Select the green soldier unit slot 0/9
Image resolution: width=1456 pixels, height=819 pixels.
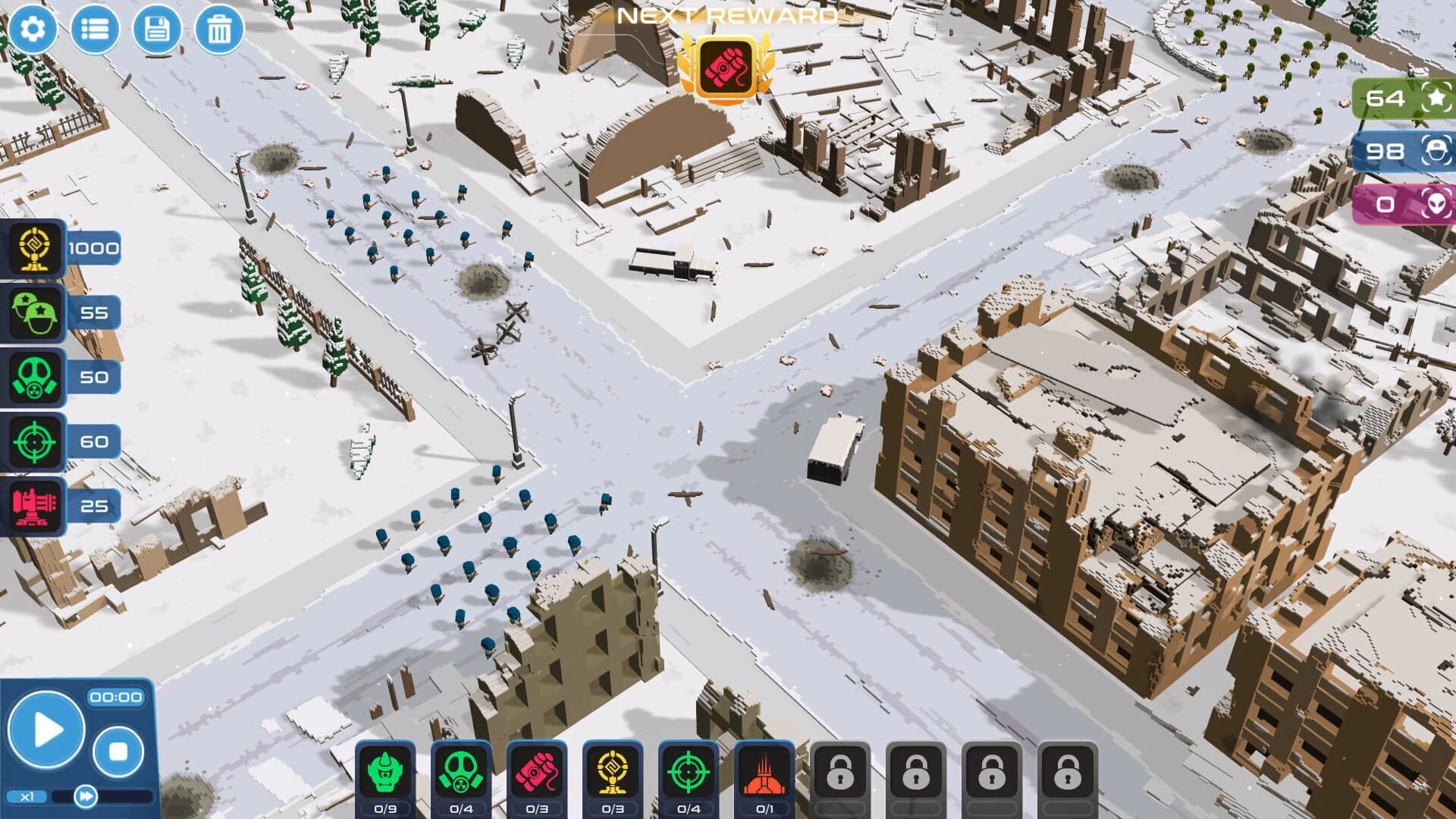pyautogui.click(x=388, y=768)
